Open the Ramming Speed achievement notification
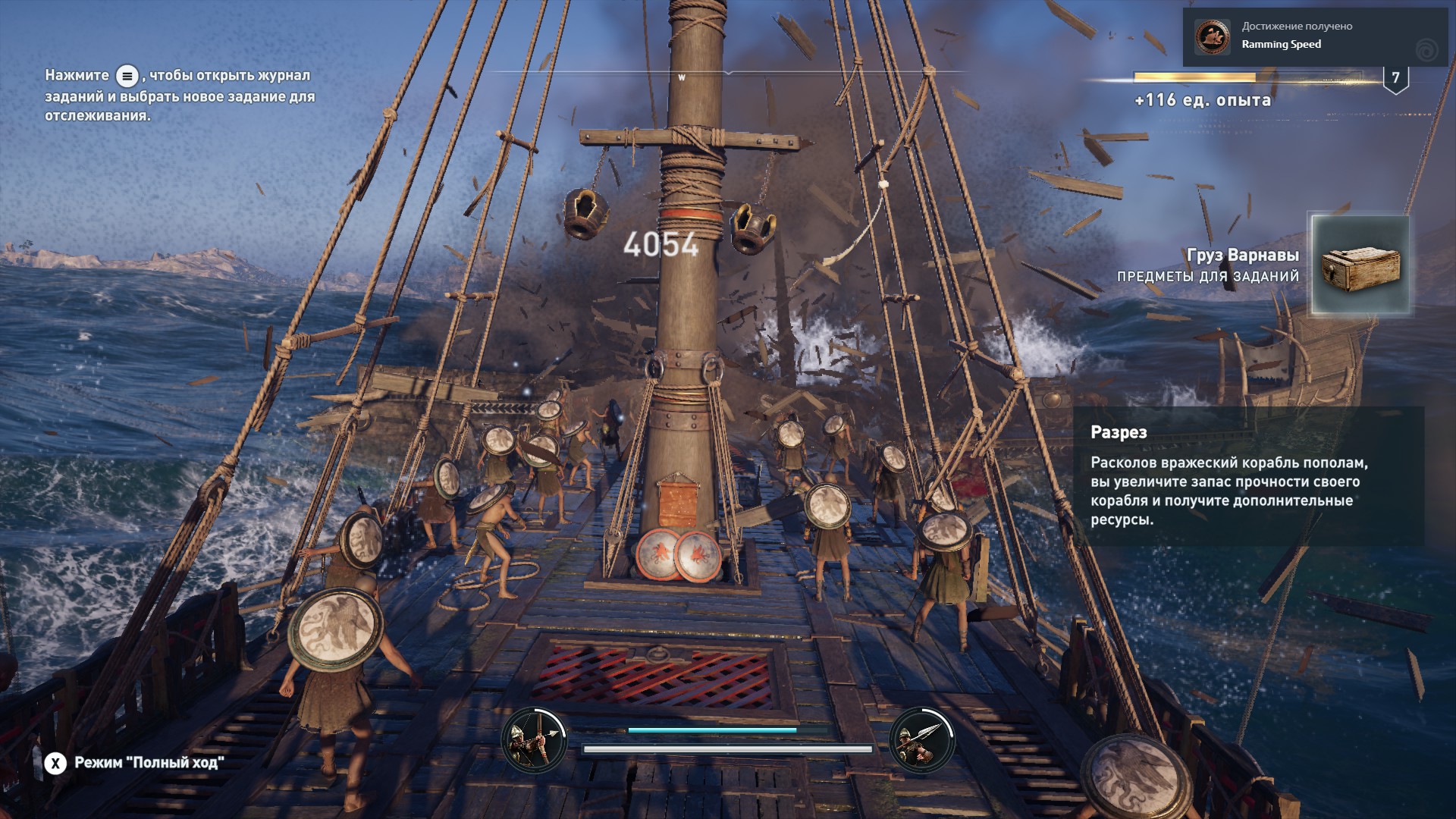The image size is (1456, 819). click(1317, 36)
